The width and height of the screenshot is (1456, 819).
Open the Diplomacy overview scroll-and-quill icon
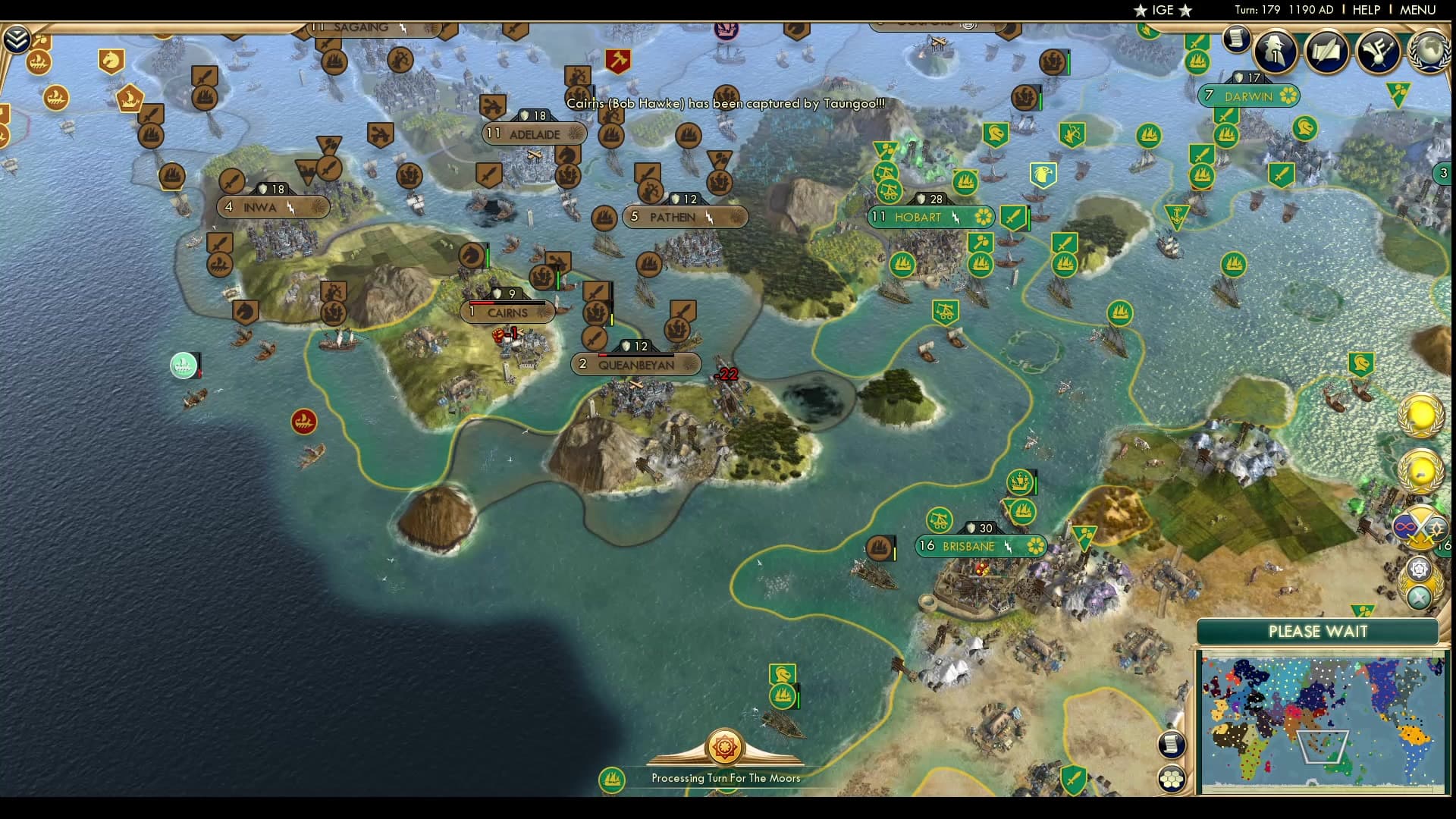point(1326,51)
